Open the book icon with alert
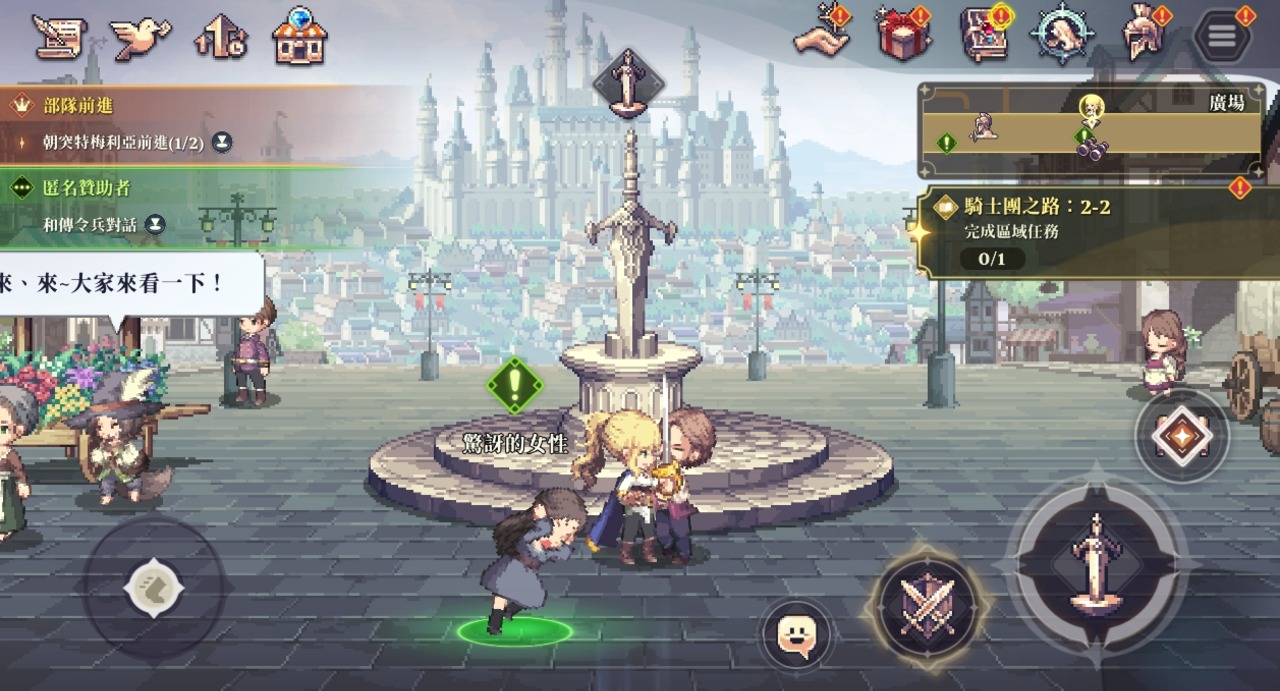 (986, 35)
